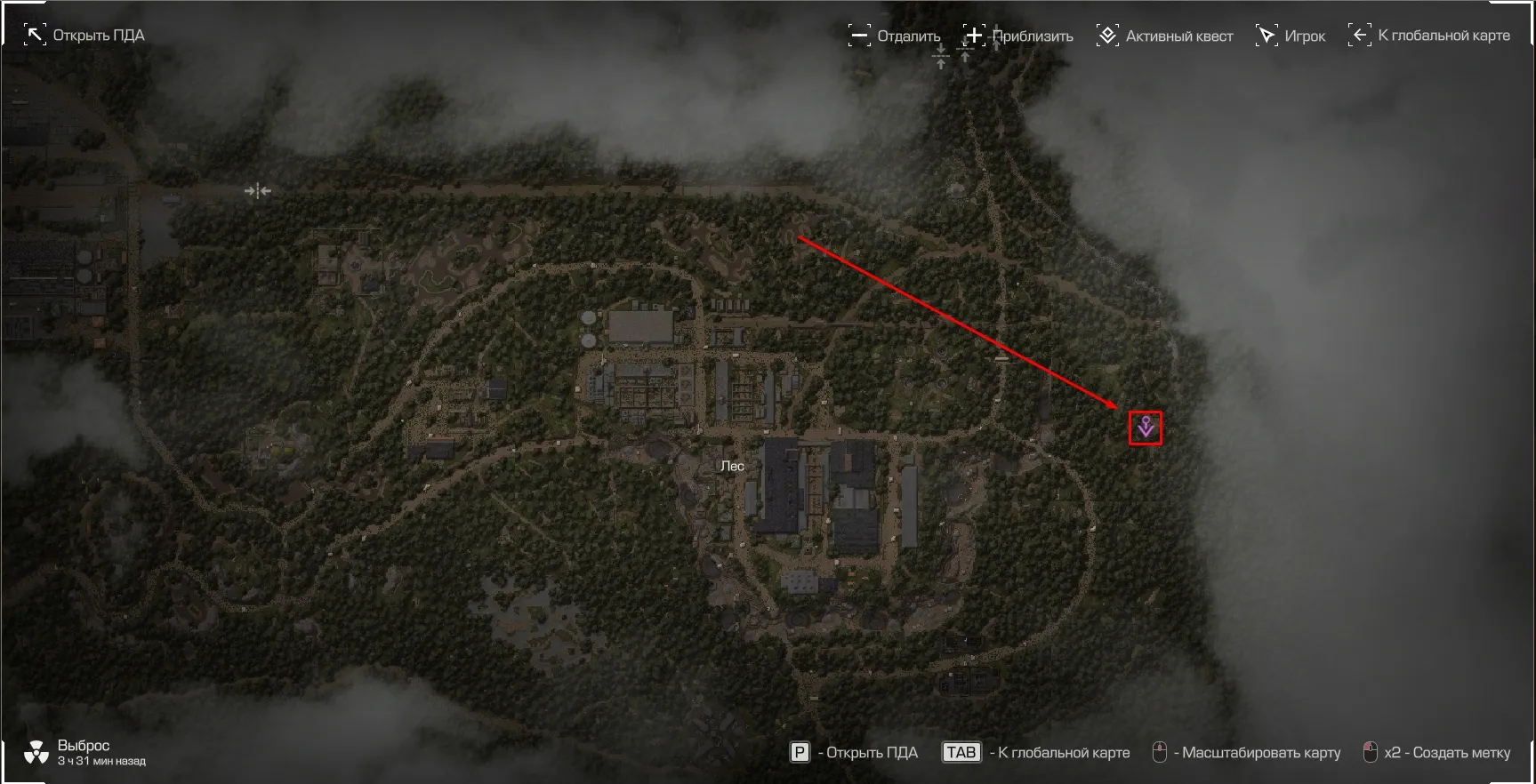Return via К глобальной карте button
This screenshot has width=1536, height=784.
[1430, 36]
